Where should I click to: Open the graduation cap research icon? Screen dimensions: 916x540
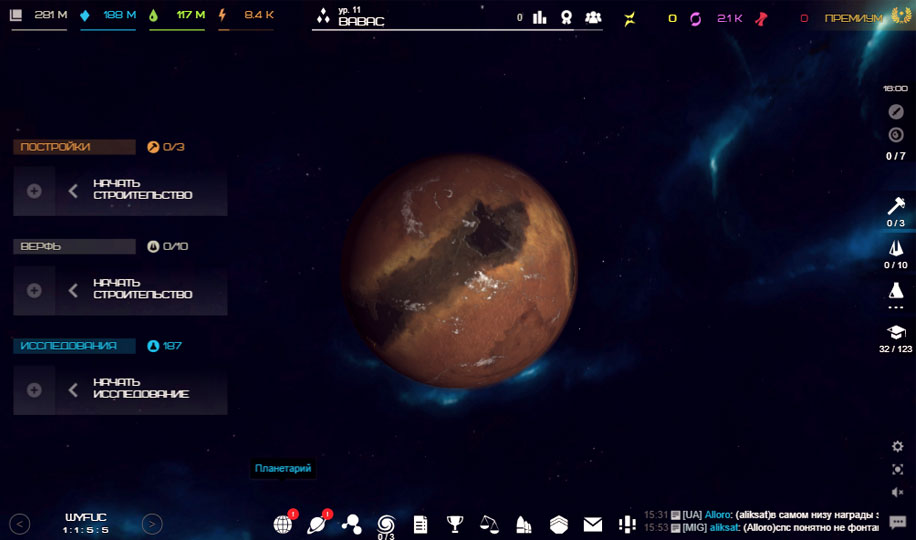point(896,332)
